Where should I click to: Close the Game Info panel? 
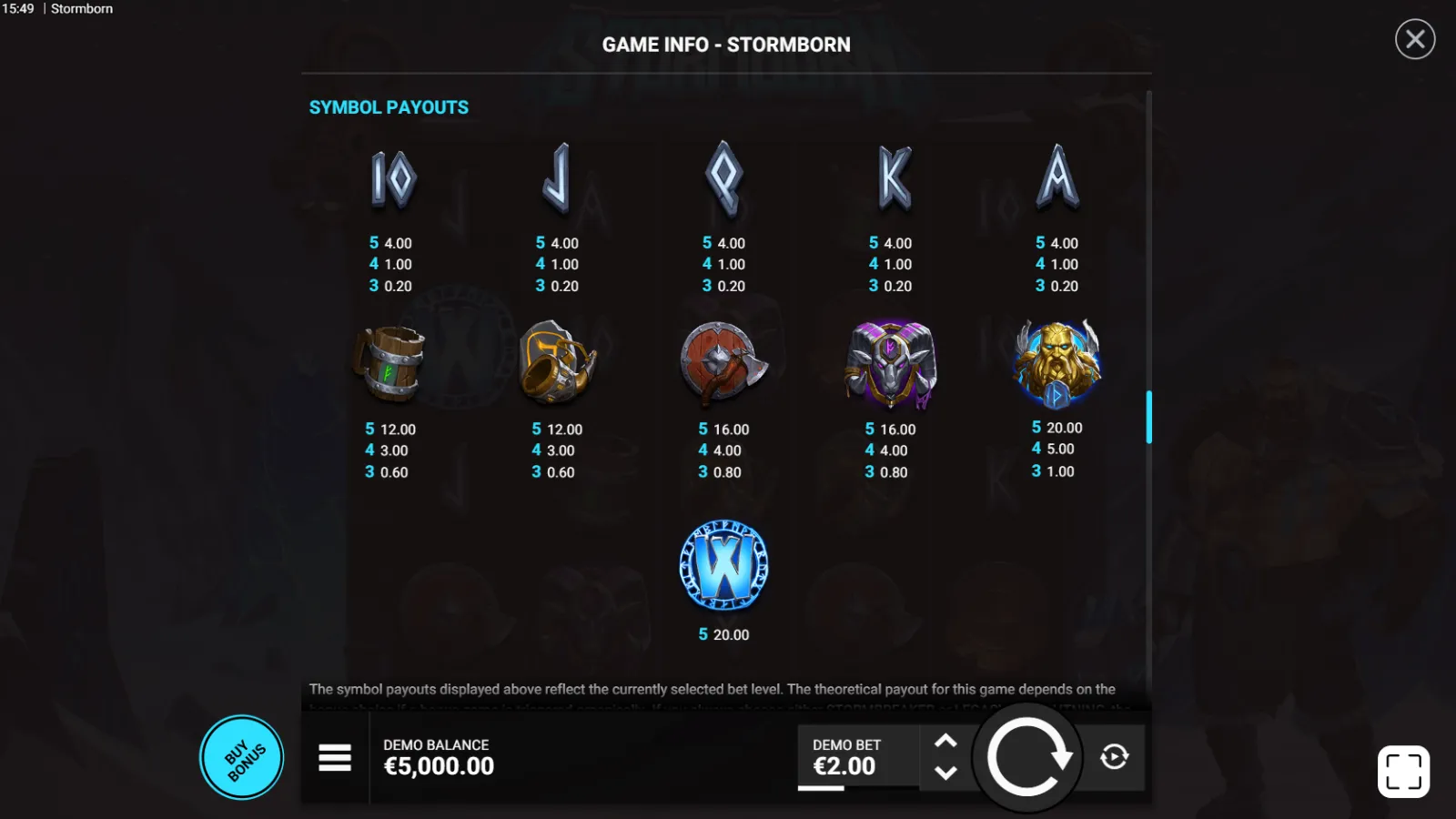pyautogui.click(x=1415, y=39)
